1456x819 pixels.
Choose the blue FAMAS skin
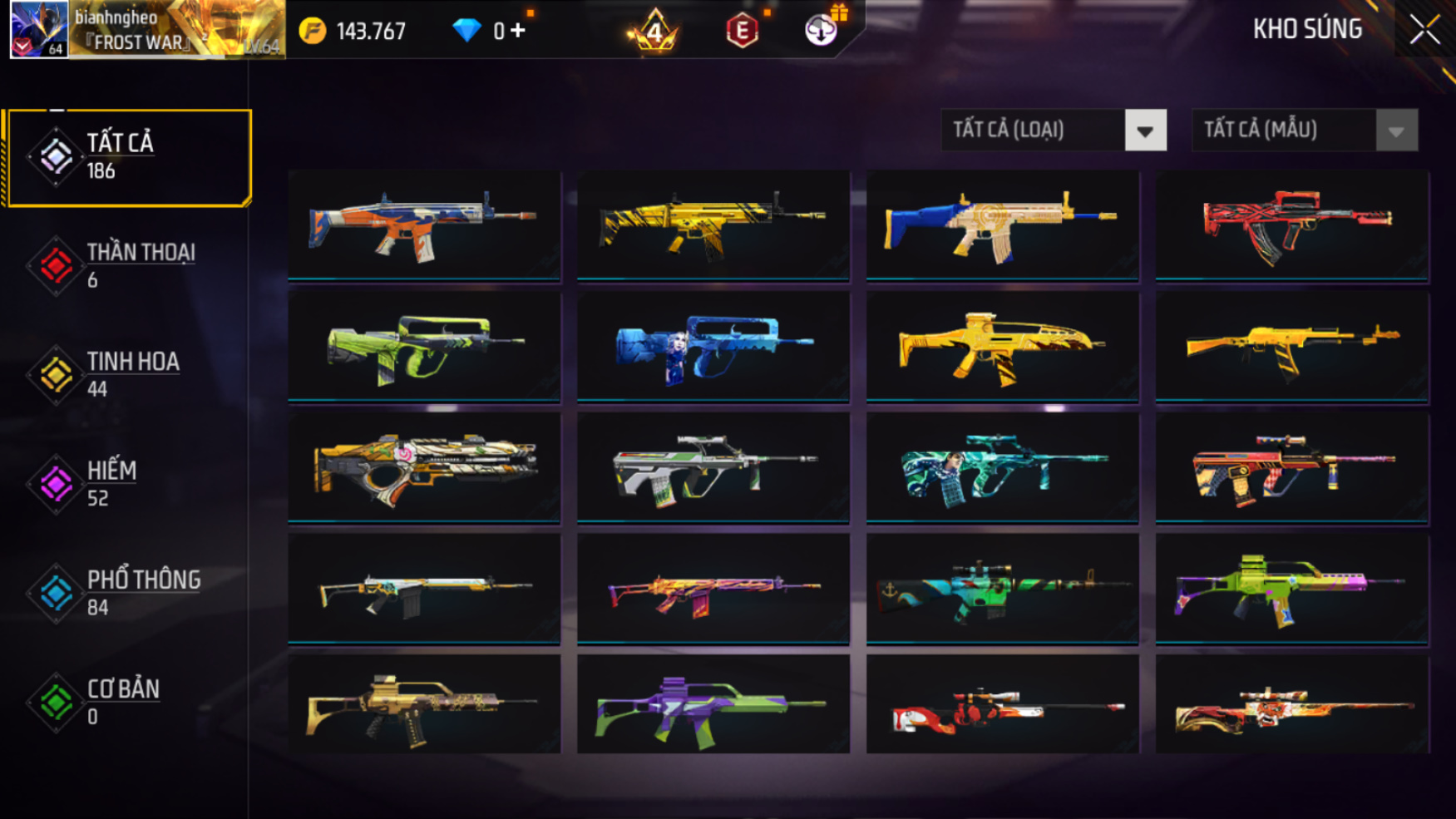713,347
